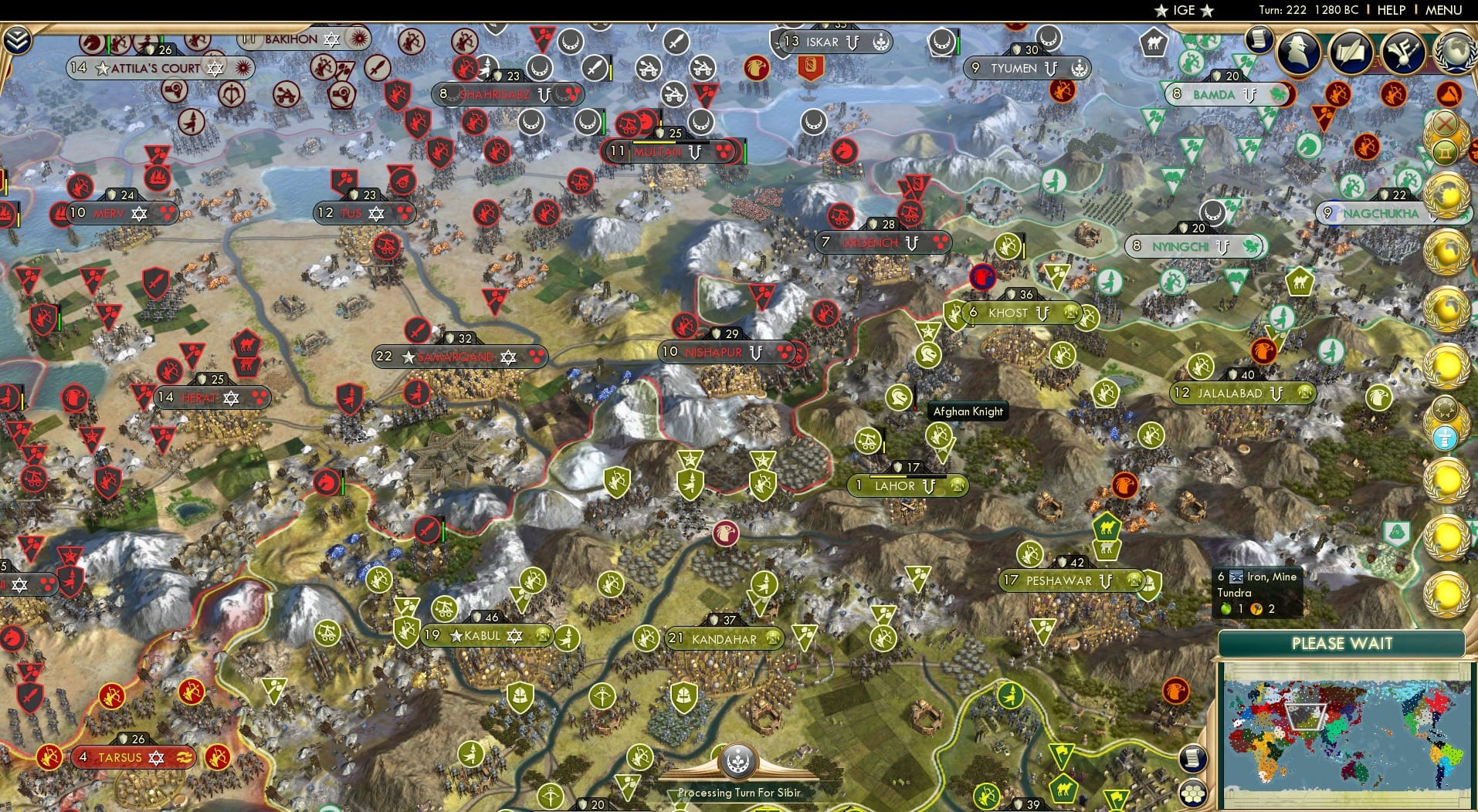Click the trade route notification below the red X
This screenshot has height=812, width=1478.
(1445, 152)
